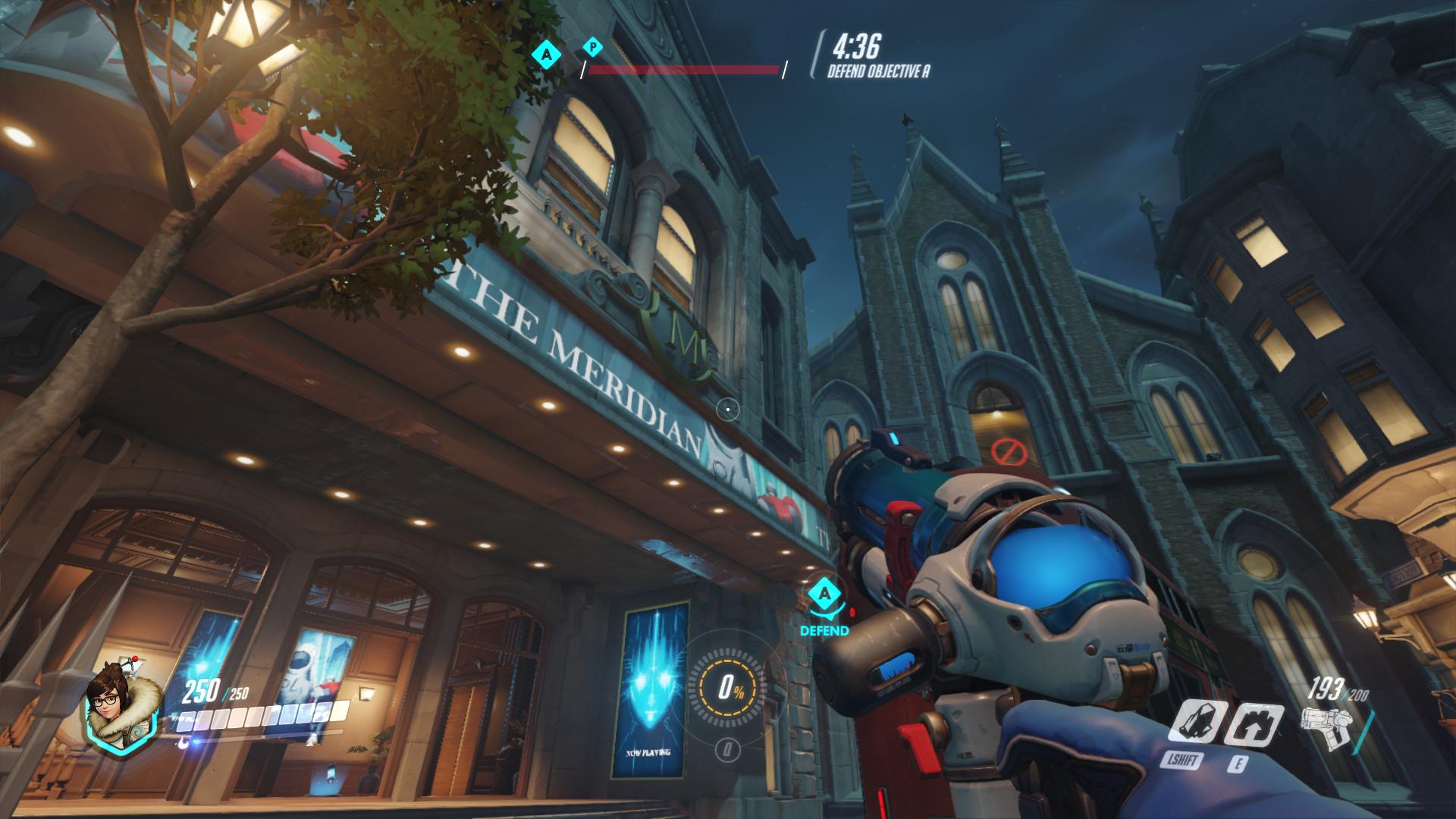Select the P diamond in top tracker
1456x819 pixels.
coord(593,47)
